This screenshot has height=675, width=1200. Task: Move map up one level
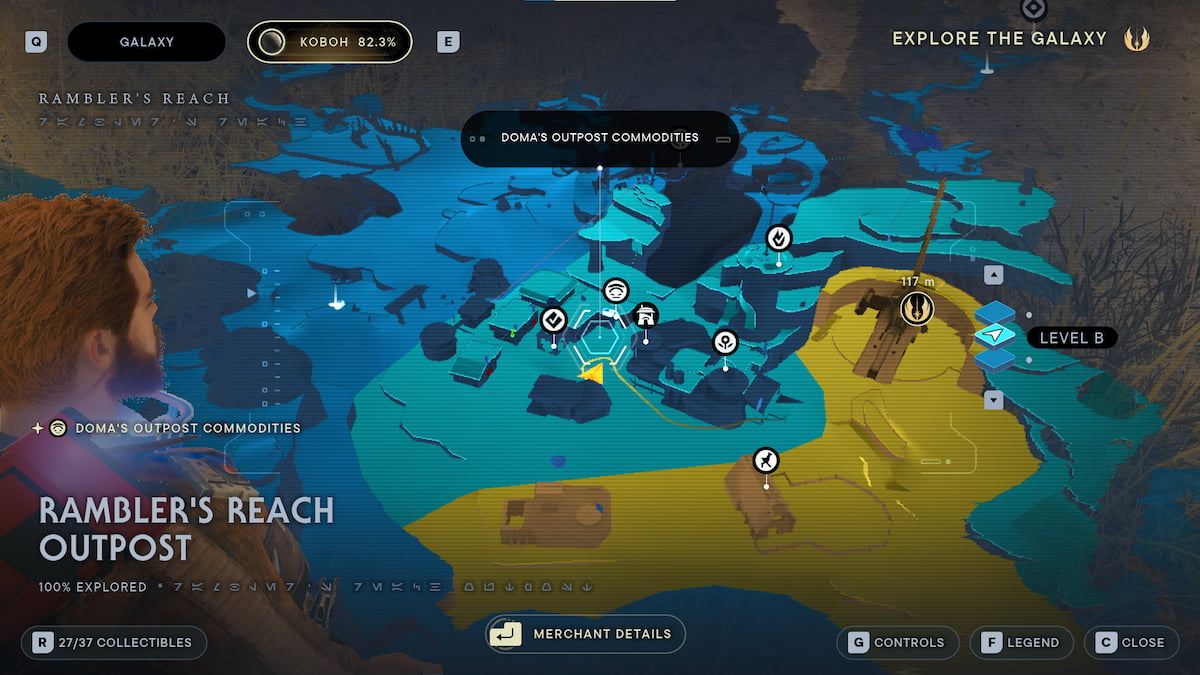[x=994, y=275]
